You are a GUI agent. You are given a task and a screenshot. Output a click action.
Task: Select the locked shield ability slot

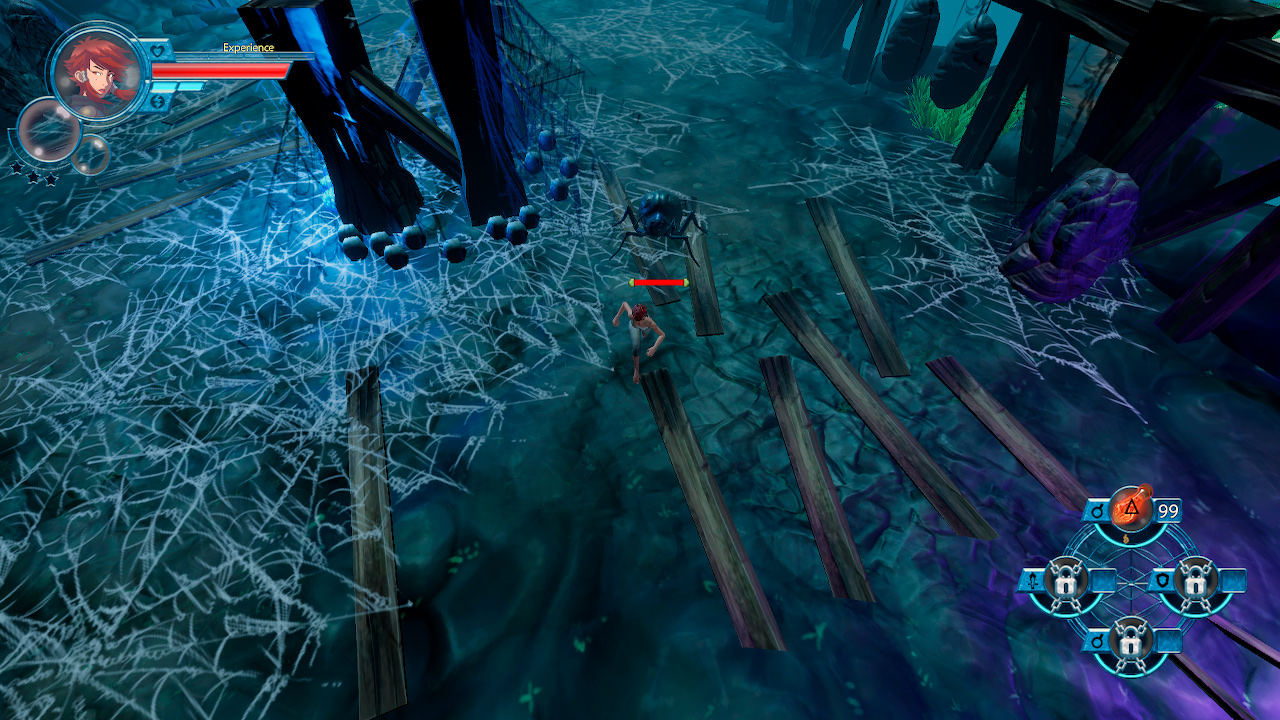(x=1196, y=580)
